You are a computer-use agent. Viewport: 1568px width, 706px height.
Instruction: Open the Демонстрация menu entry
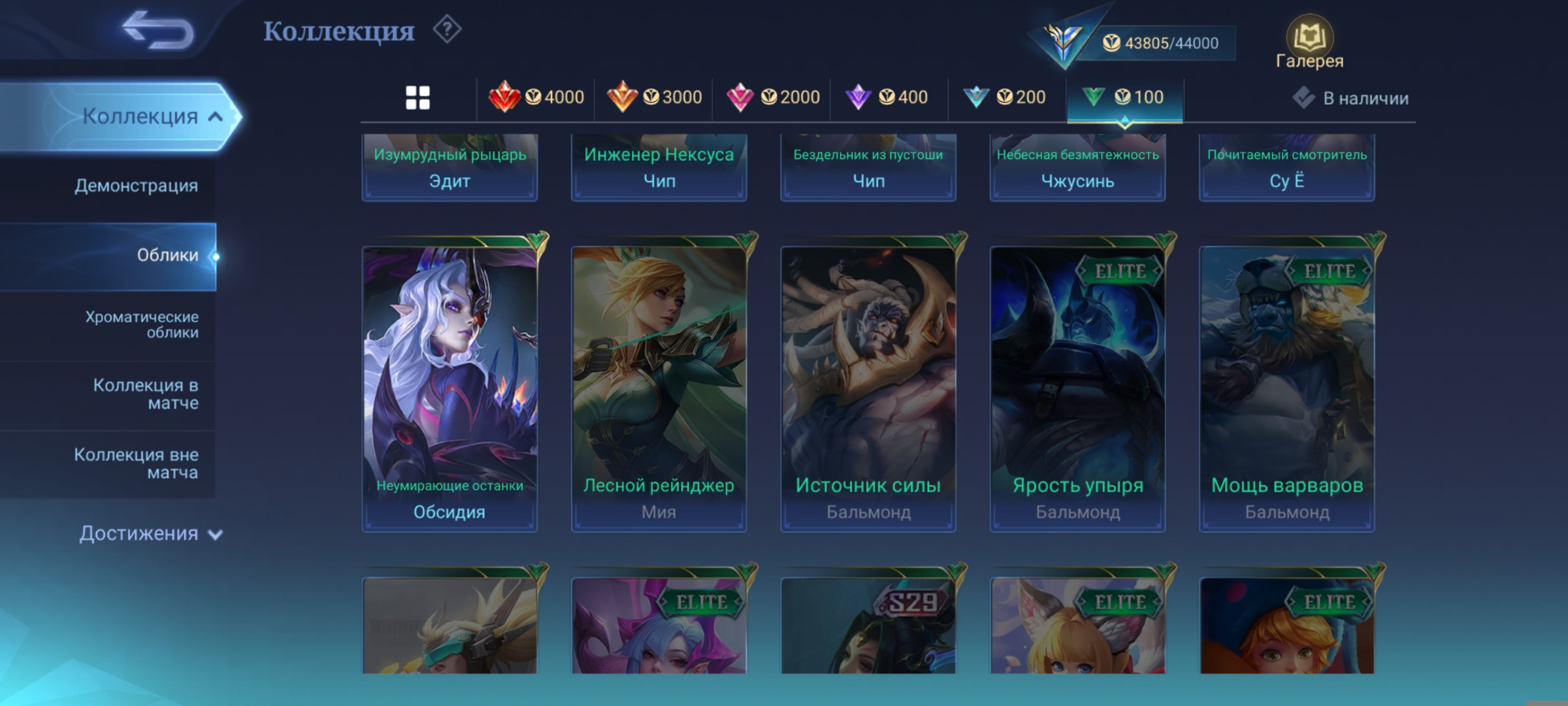(136, 186)
